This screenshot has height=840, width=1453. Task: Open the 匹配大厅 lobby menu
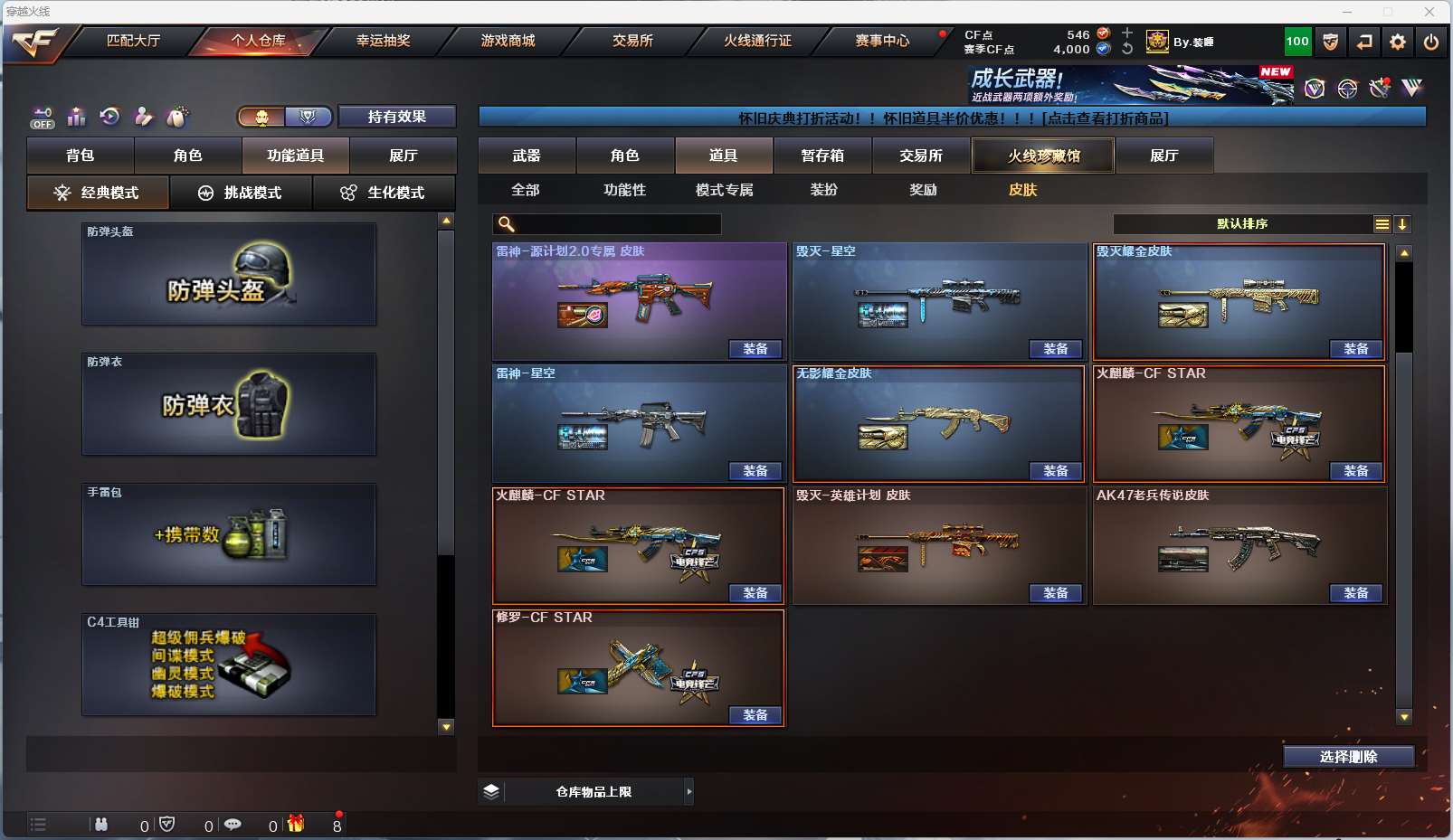coord(133,41)
